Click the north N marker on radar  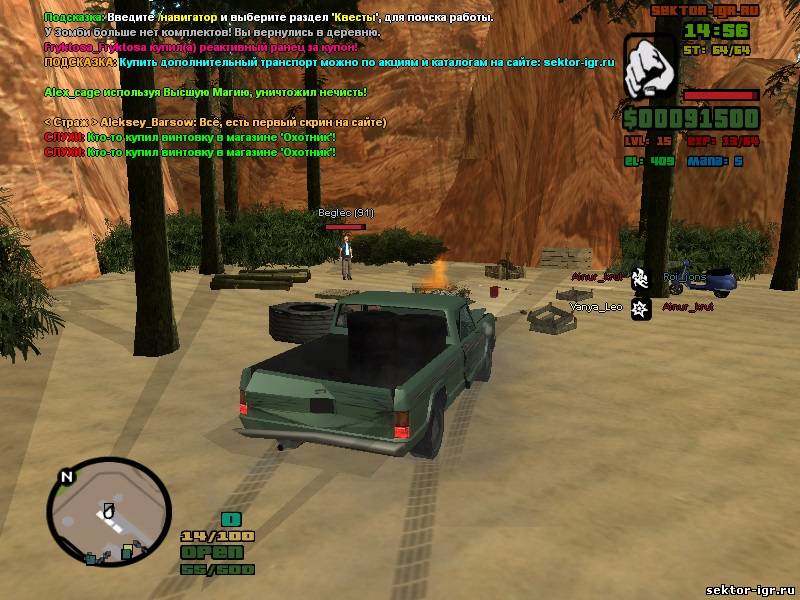[67, 477]
